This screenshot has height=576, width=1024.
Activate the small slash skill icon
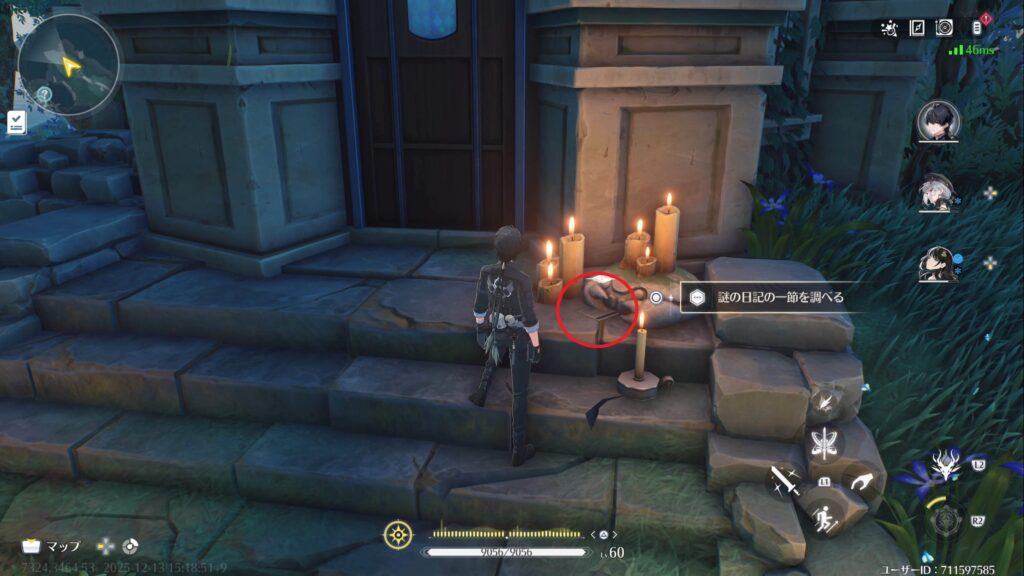click(x=825, y=403)
